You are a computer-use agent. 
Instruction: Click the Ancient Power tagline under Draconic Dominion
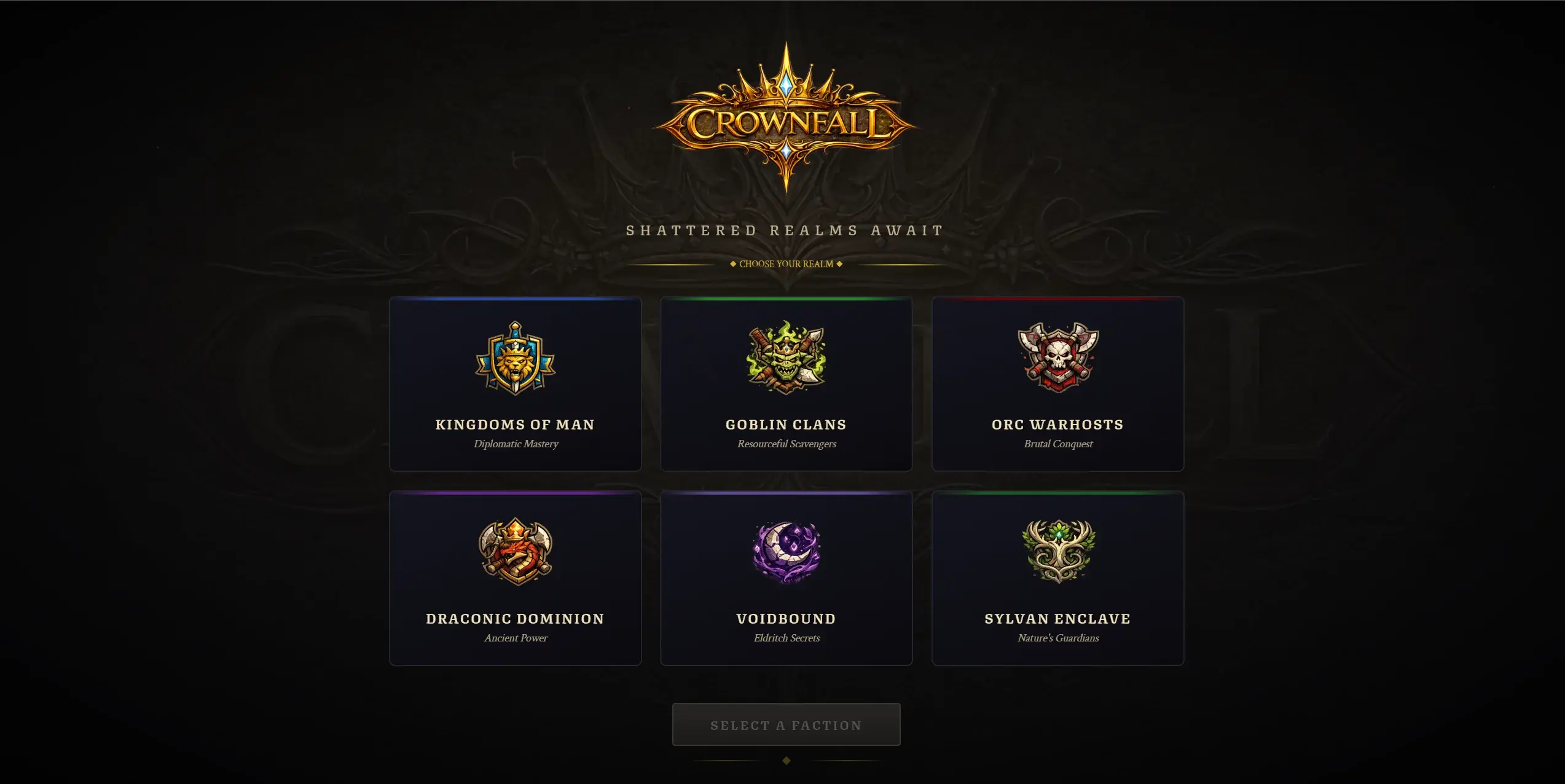pos(516,638)
